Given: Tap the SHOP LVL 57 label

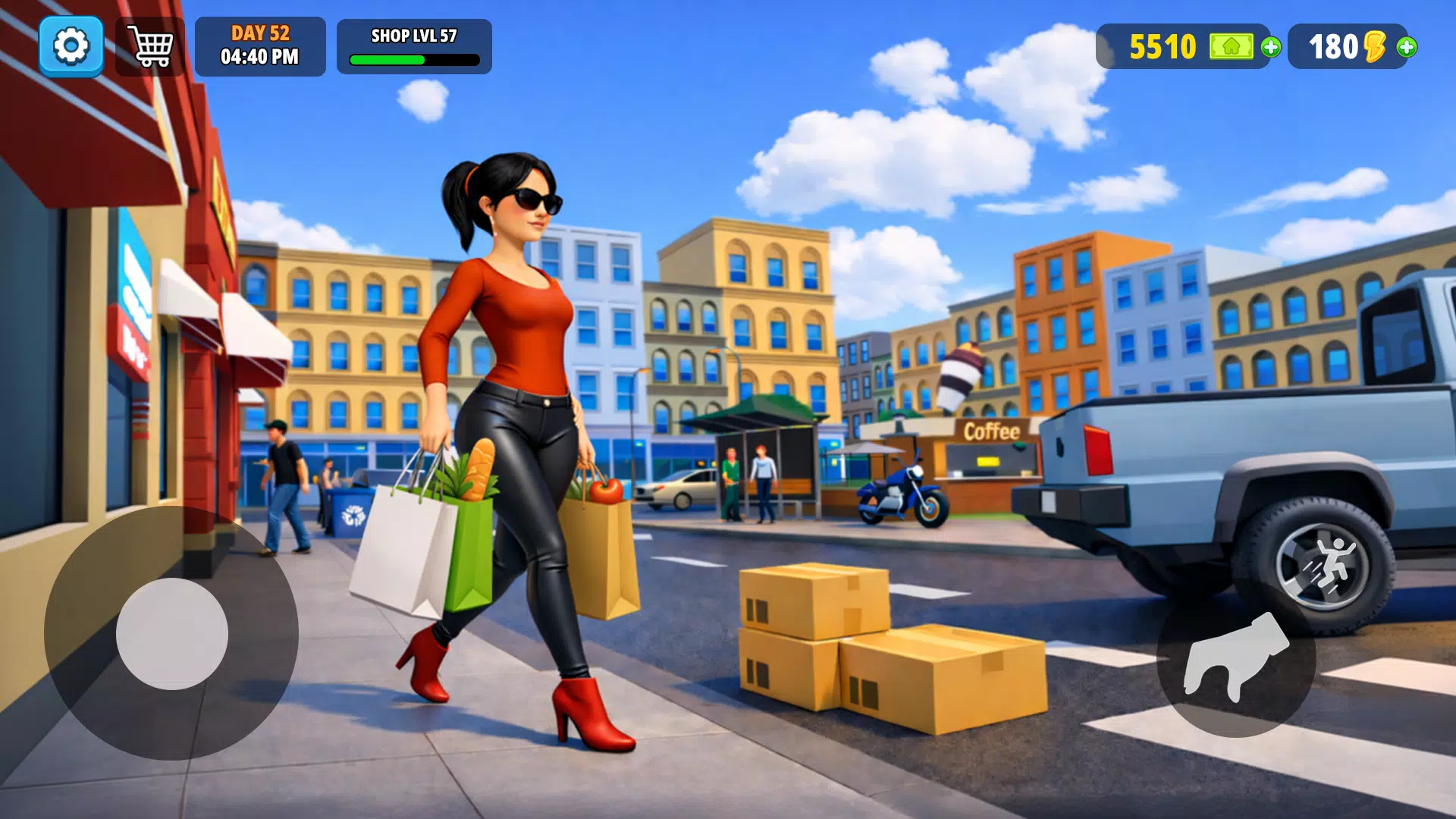Looking at the screenshot, I should coord(413,34).
